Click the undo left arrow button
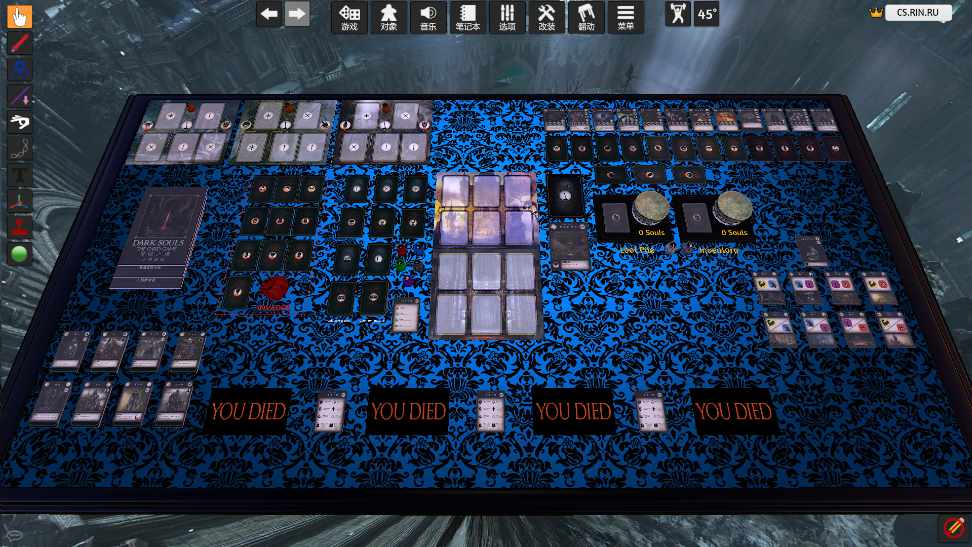 [x=268, y=14]
